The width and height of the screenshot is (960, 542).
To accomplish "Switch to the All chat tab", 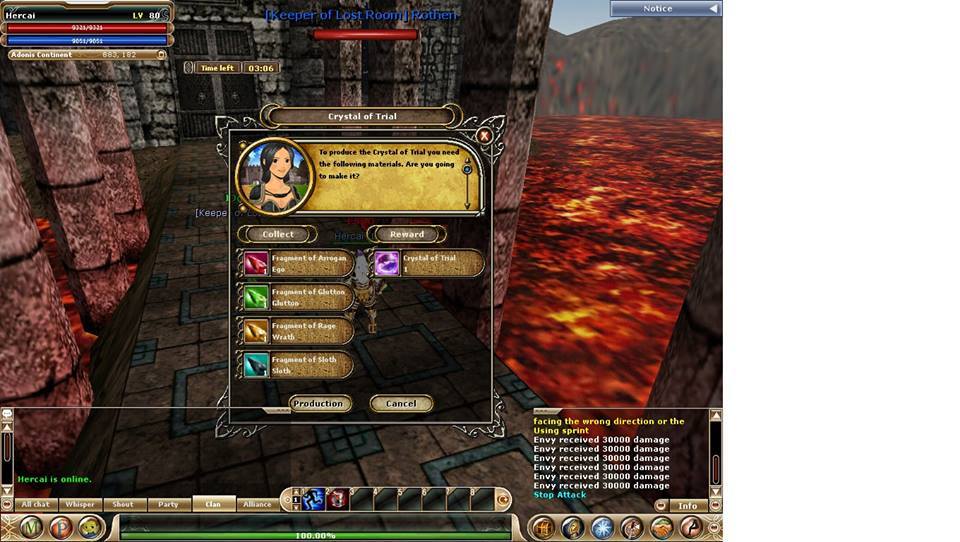I will click(x=35, y=505).
